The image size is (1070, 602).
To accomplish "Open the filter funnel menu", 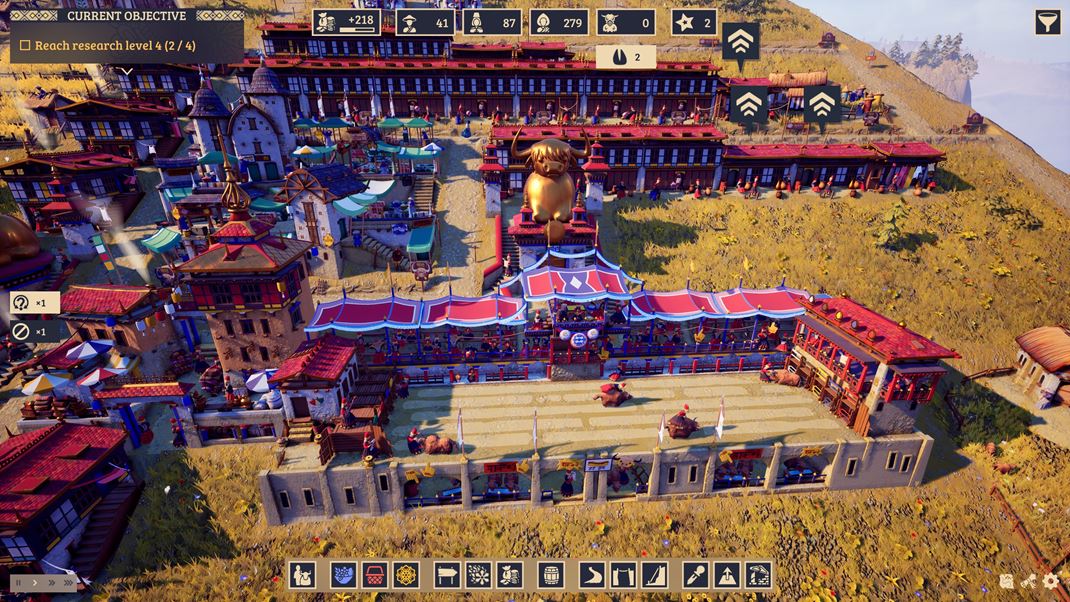I will pos(1047,22).
